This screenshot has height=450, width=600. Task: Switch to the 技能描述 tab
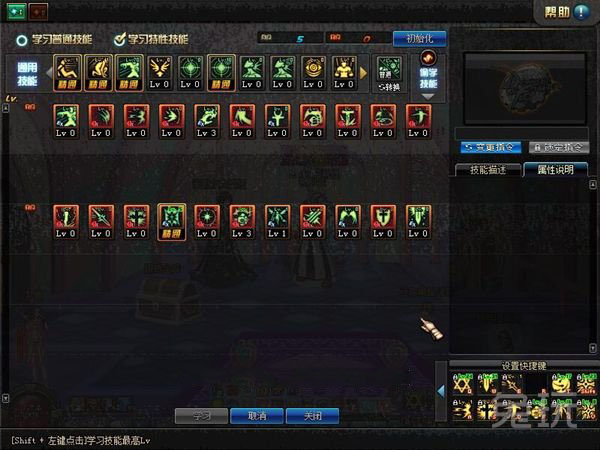[487, 170]
